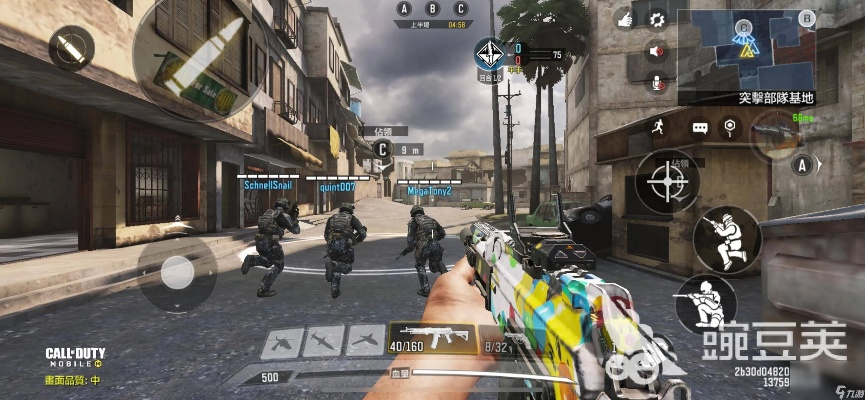Tap the jump soldier button

point(727,239)
